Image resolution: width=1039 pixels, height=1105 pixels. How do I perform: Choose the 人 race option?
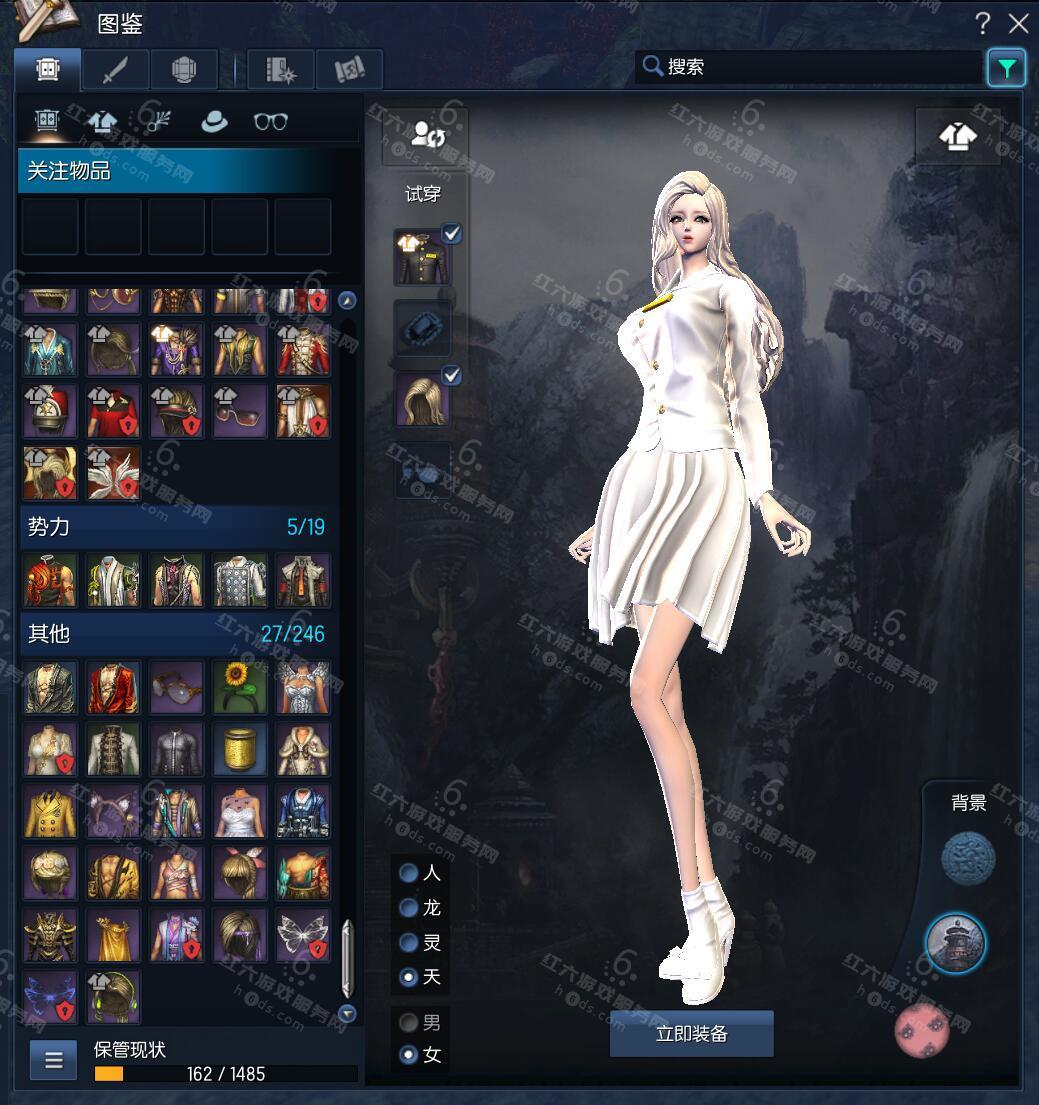(409, 873)
